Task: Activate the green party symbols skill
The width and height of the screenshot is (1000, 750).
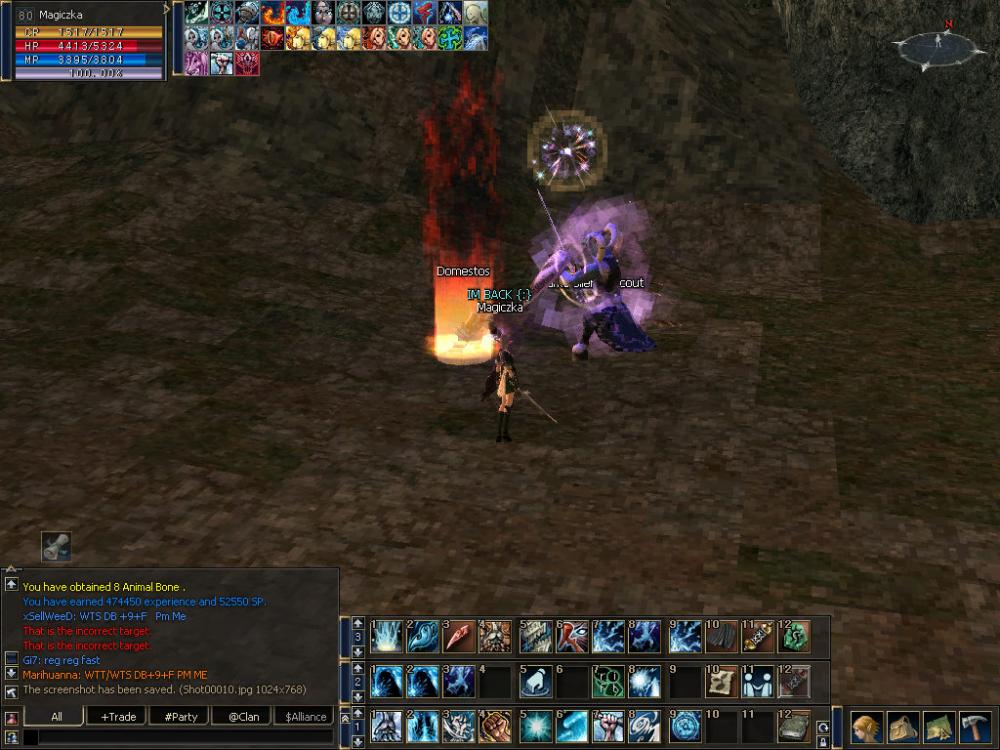Action: (608, 682)
